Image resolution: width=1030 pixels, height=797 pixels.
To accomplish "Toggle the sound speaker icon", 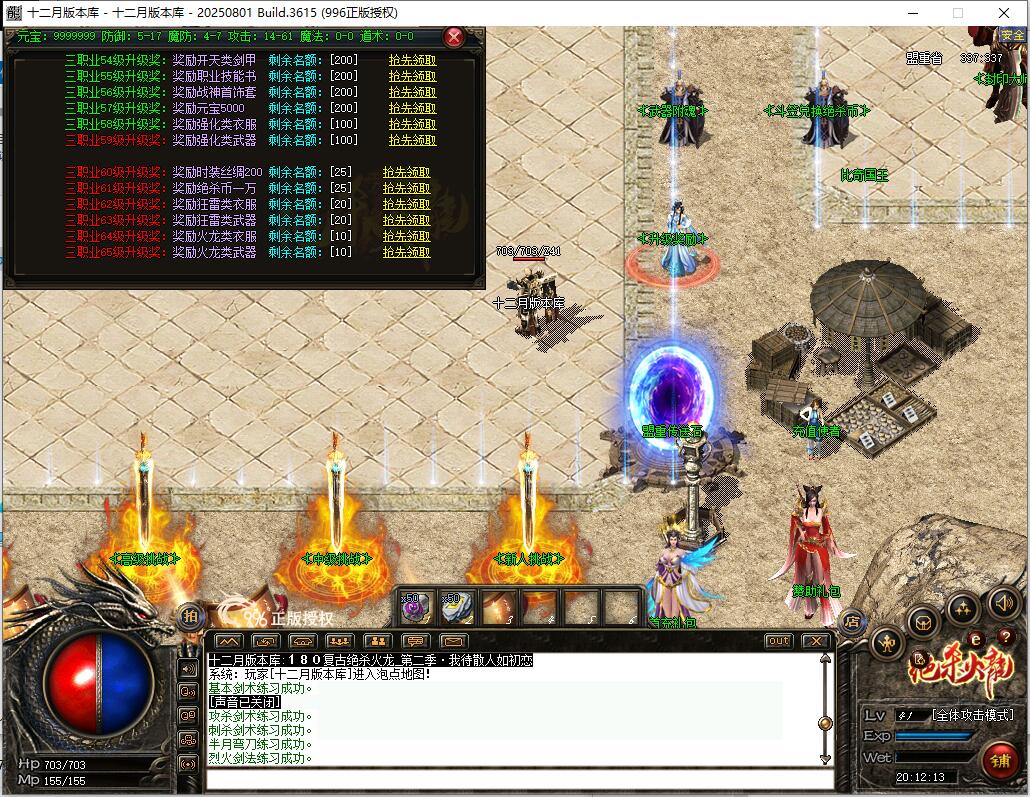I will click(1003, 602).
